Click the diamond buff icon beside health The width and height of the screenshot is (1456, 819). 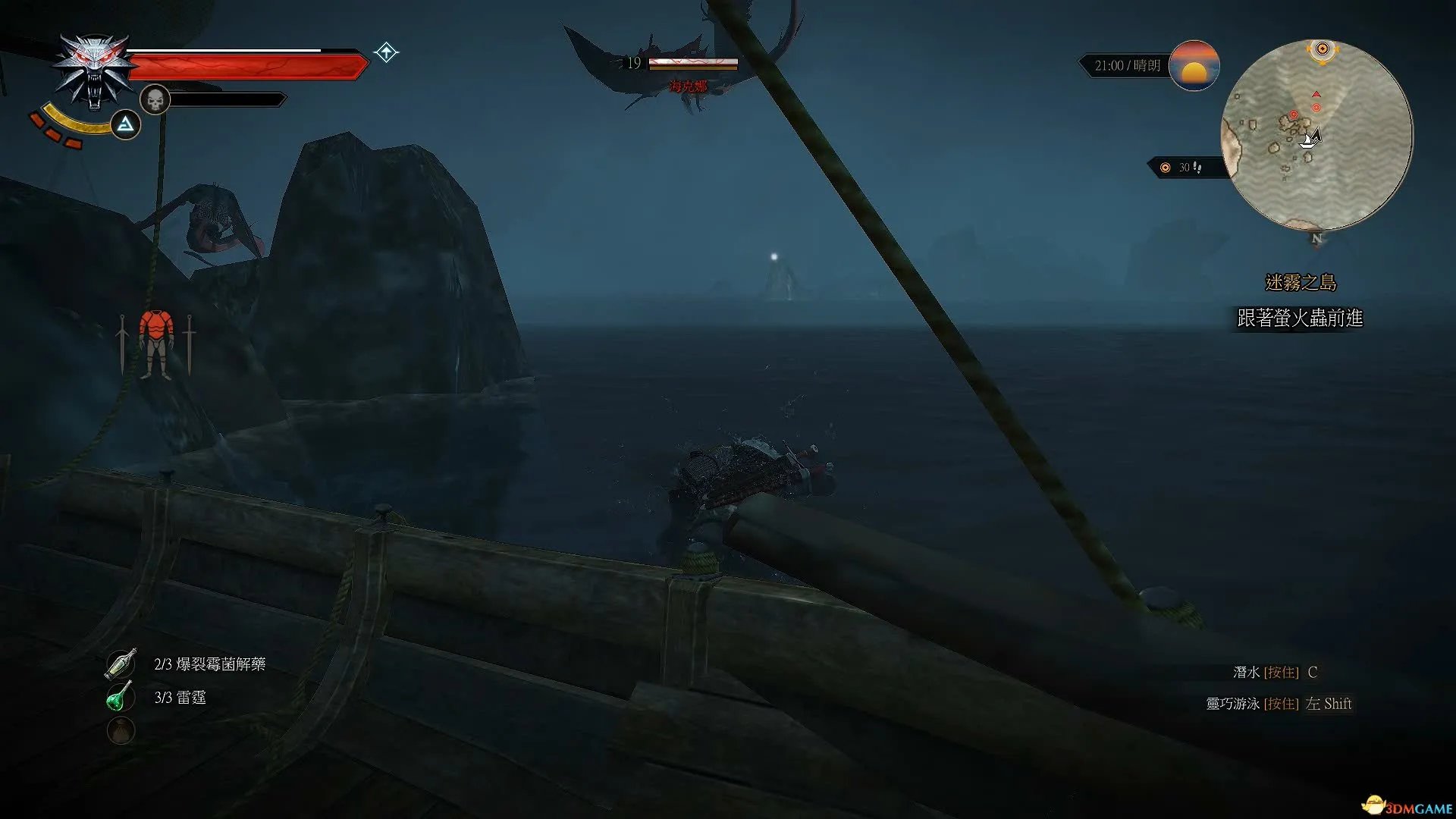point(386,52)
